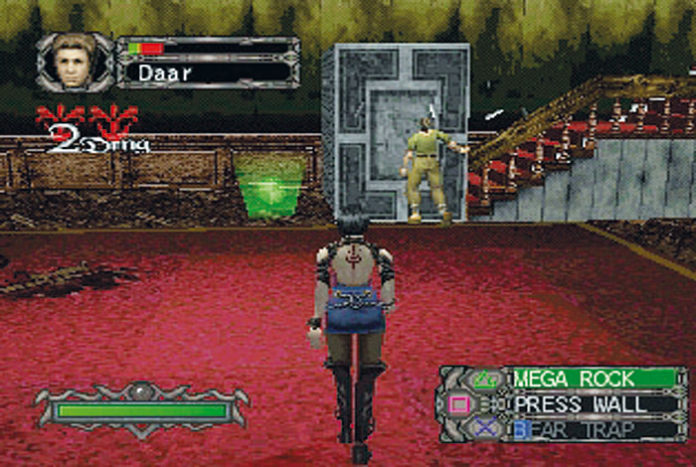Click Daar's face portrait
Viewport: 696px width, 467px height.
pos(74,62)
